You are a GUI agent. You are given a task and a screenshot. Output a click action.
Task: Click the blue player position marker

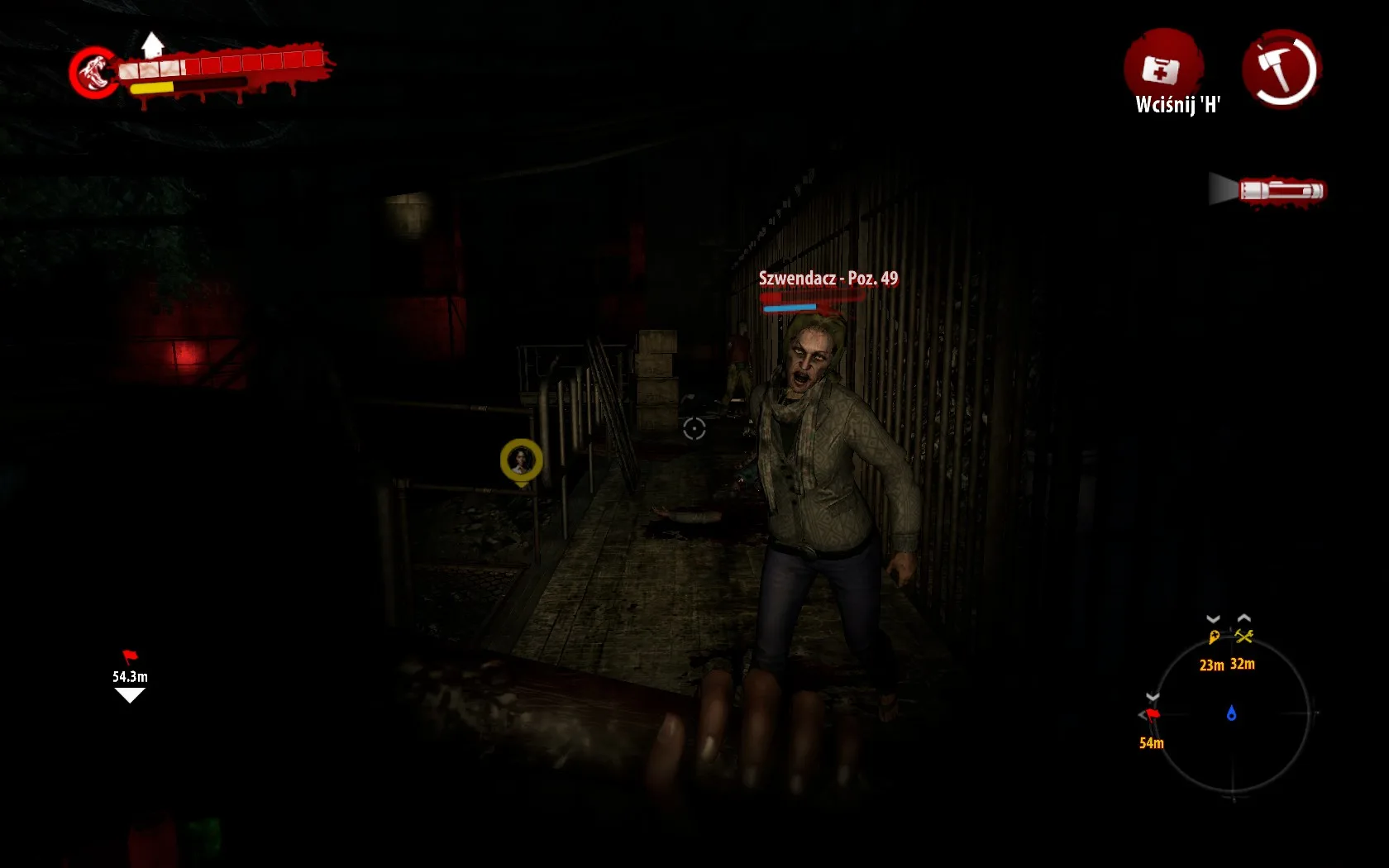point(1231,712)
